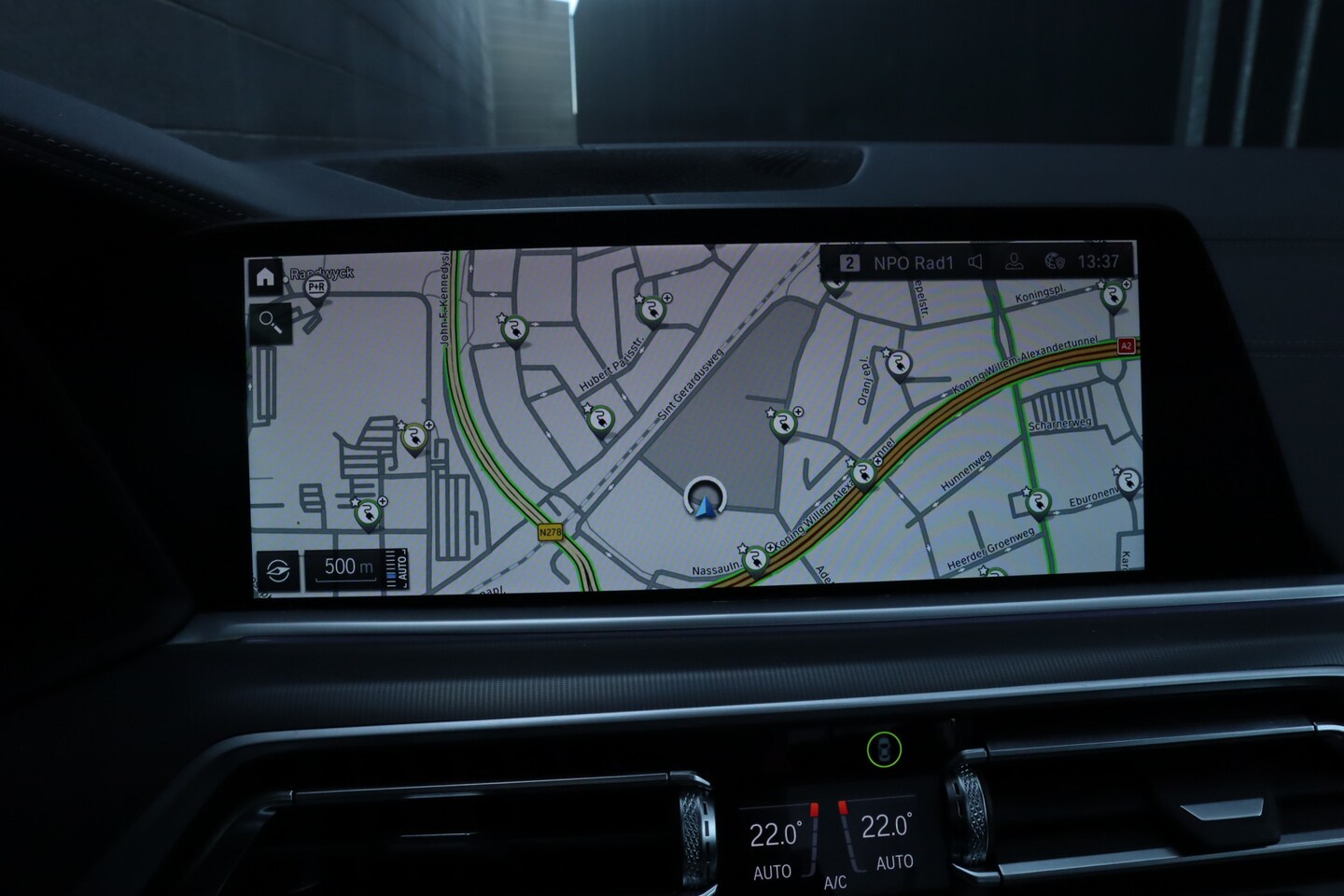Open the driver profile icon
The height and width of the screenshot is (896, 1344).
(x=1014, y=261)
